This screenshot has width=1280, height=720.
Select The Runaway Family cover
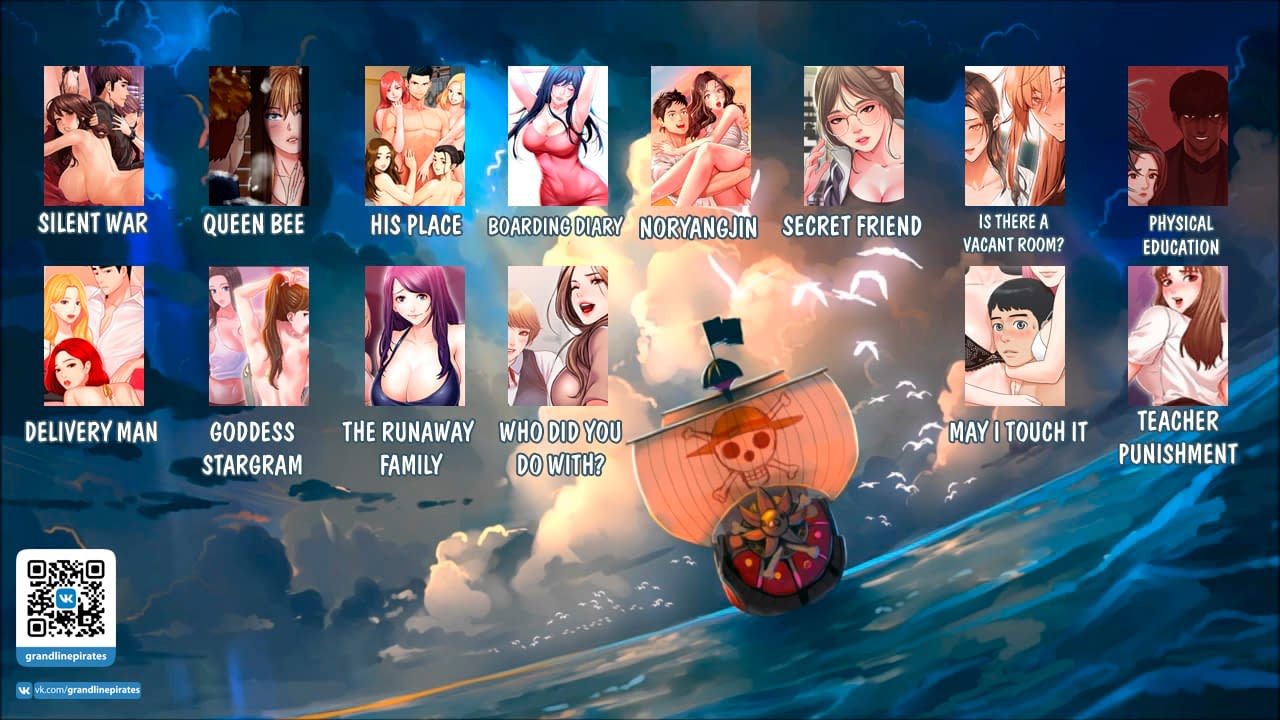click(x=415, y=336)
